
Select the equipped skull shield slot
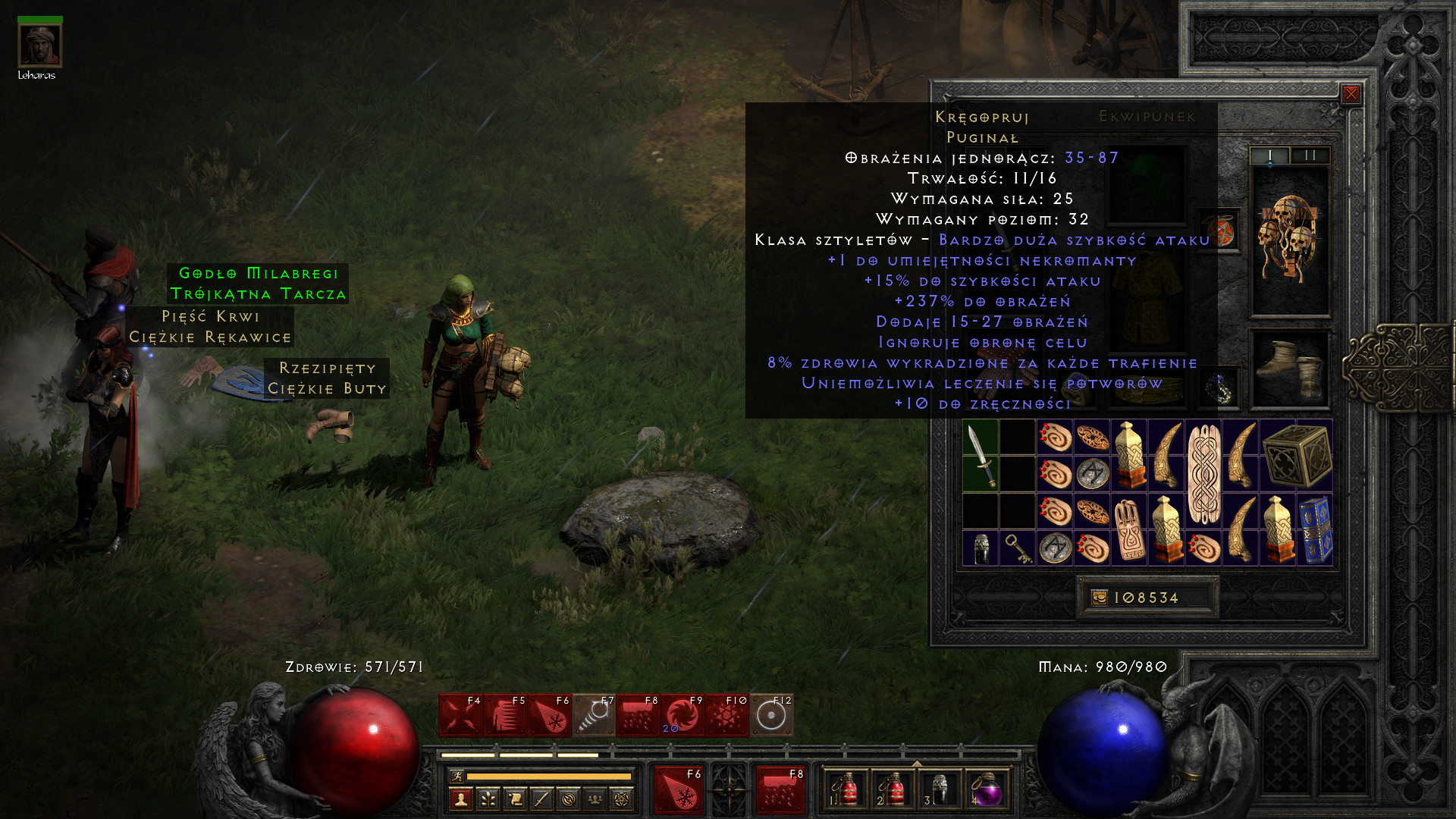coord(1289,240)
